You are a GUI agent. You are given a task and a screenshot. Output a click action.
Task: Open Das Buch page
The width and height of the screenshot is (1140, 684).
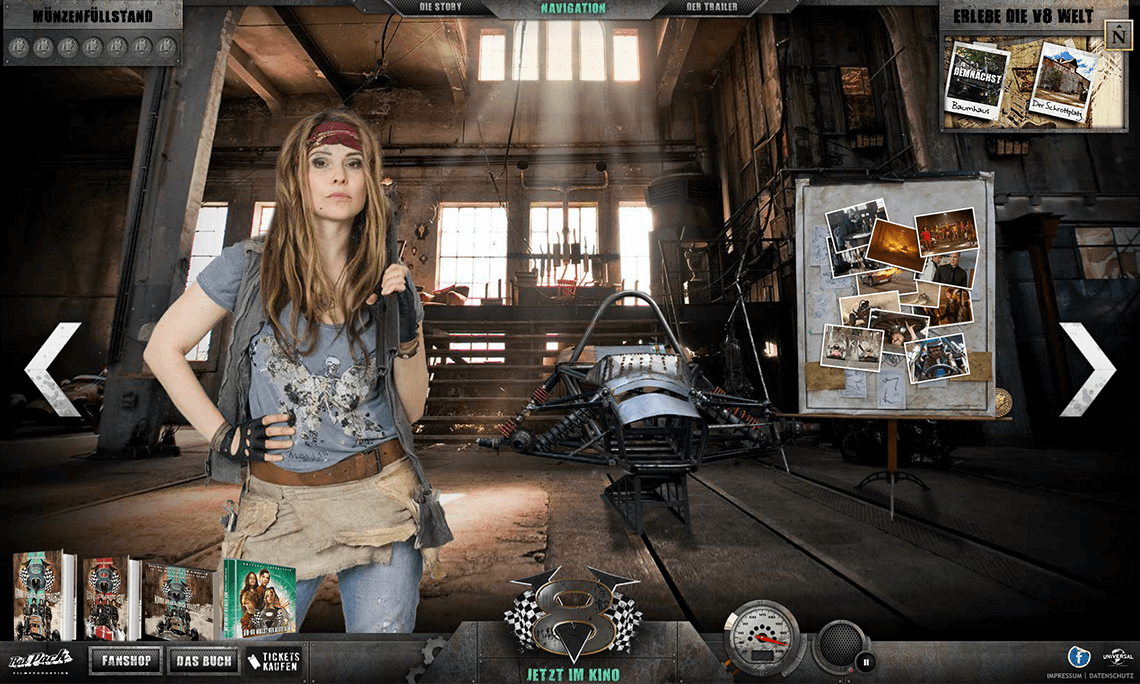203,660
